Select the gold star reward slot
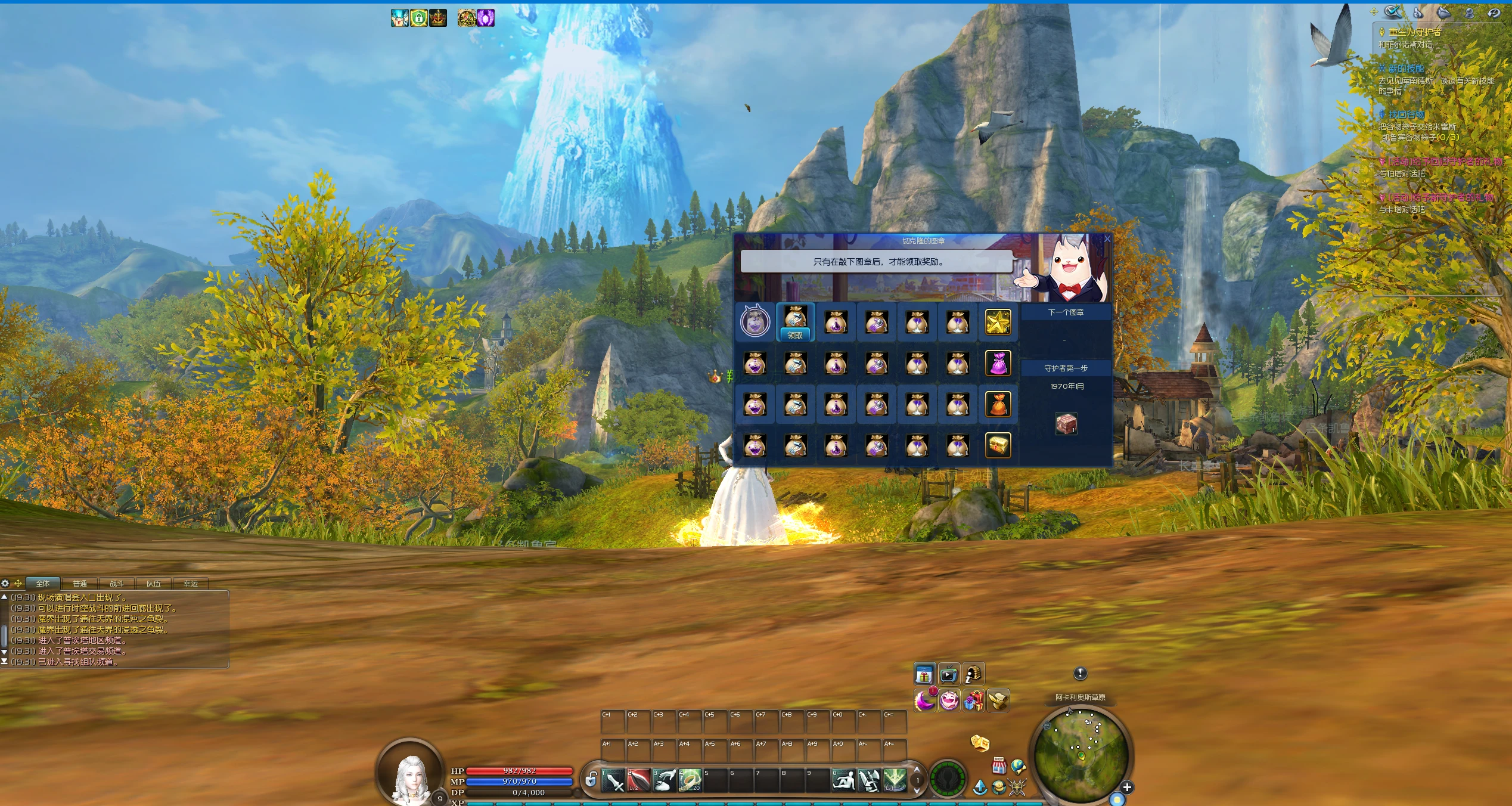 [998, 323]
